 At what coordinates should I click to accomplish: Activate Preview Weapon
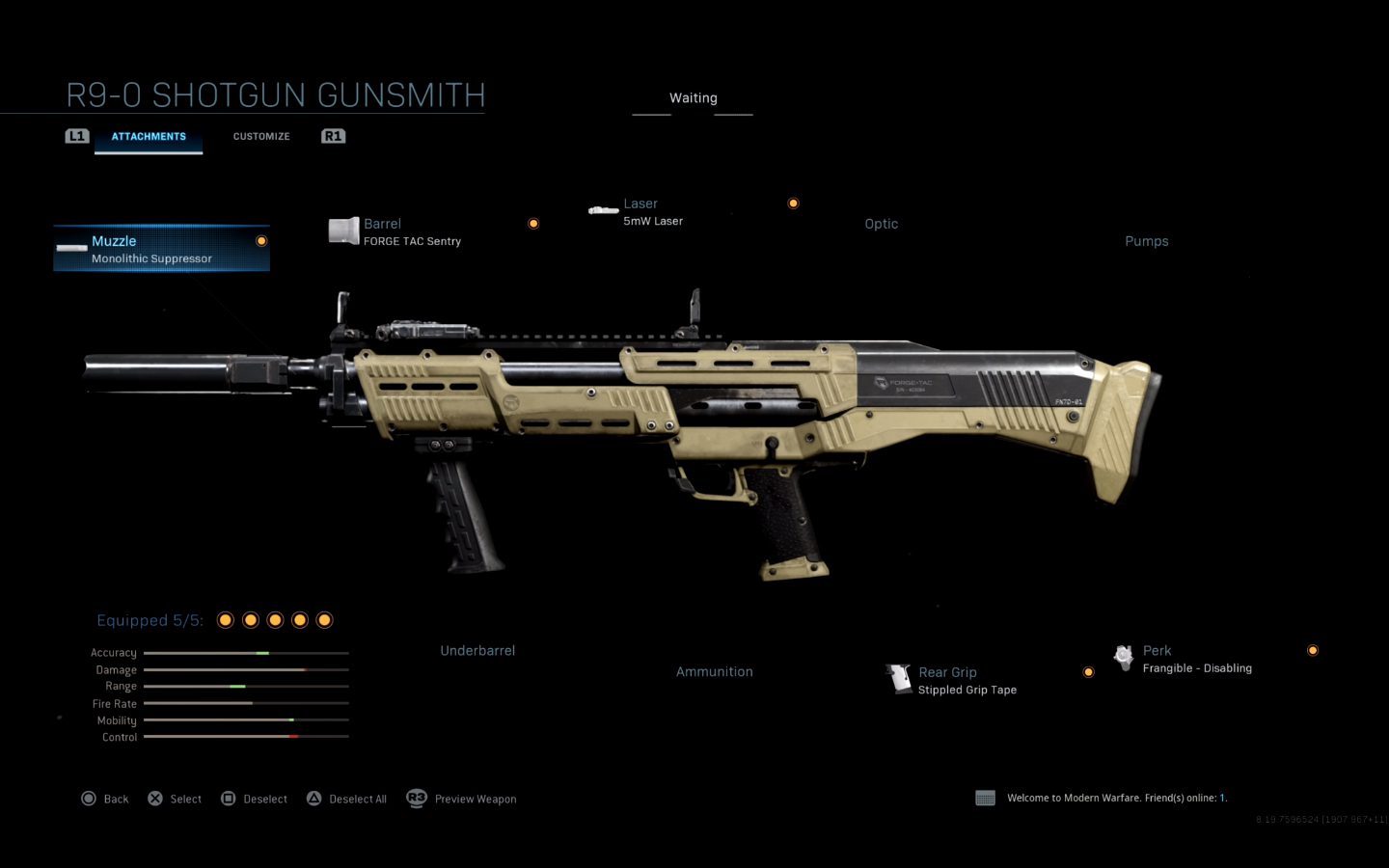point(462,799)
